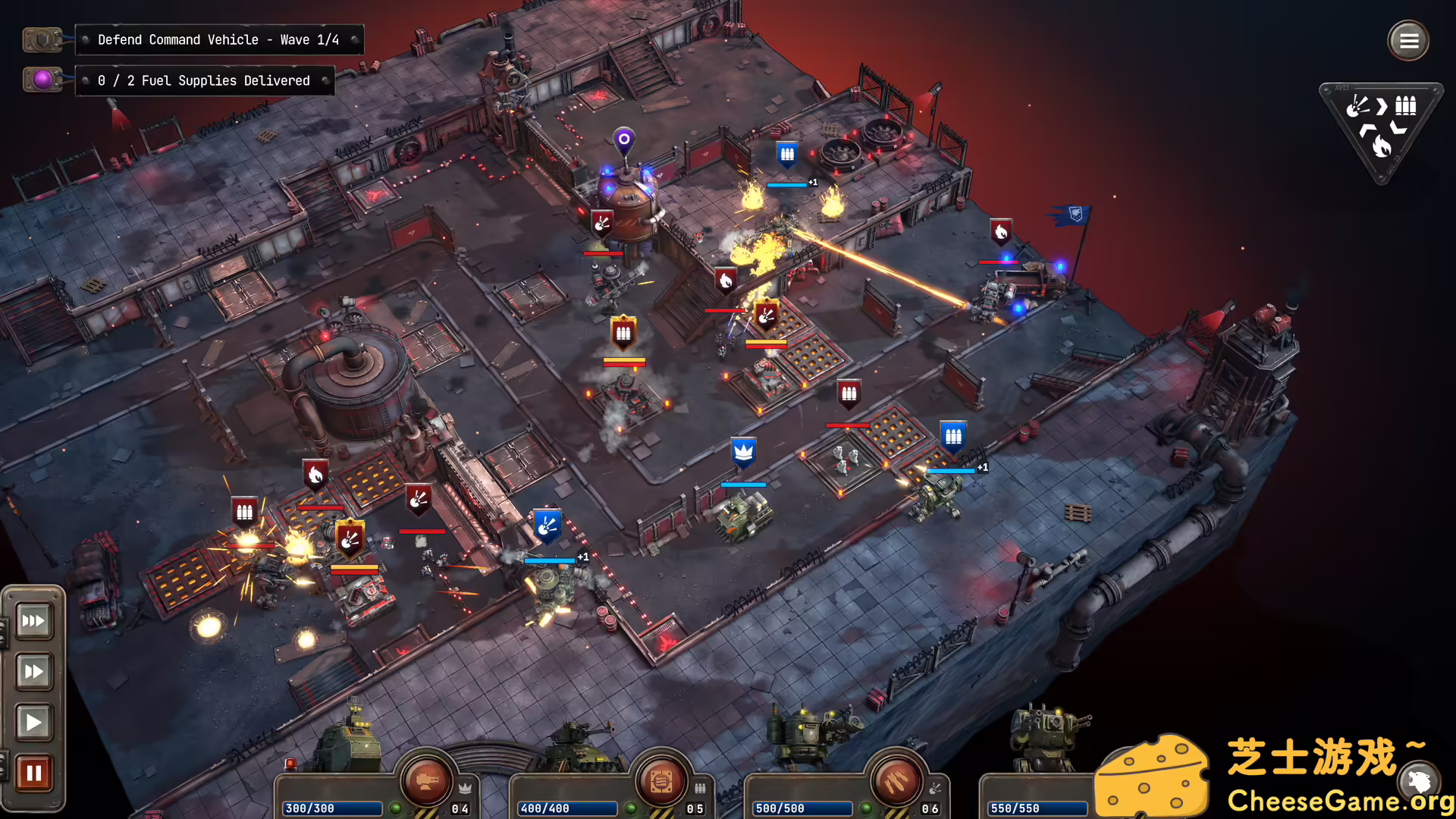1456x819 pixels.
Task: Activate the armor plate ability on the 400/400 unit
Action: point(661,781)
